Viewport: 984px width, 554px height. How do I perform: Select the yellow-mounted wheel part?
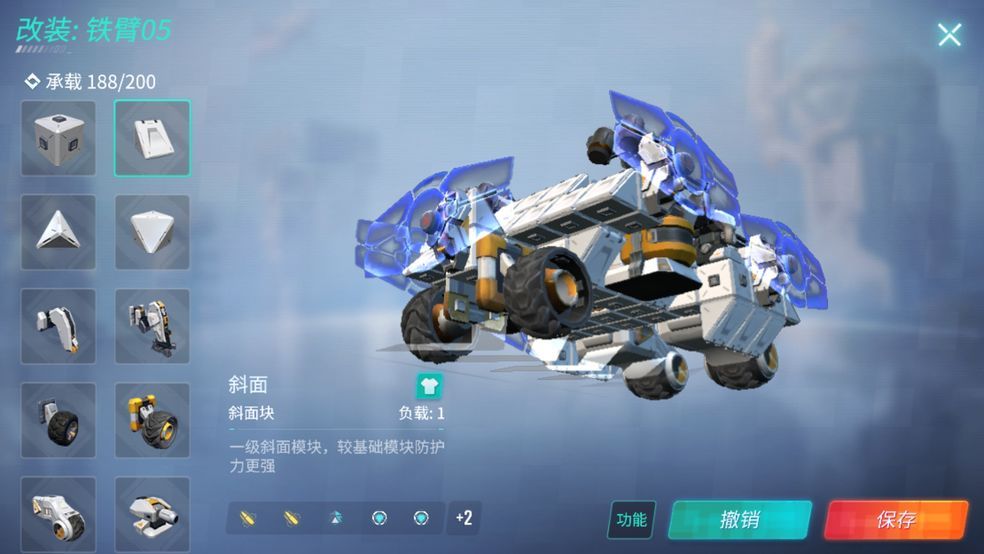tap(152, 420)
